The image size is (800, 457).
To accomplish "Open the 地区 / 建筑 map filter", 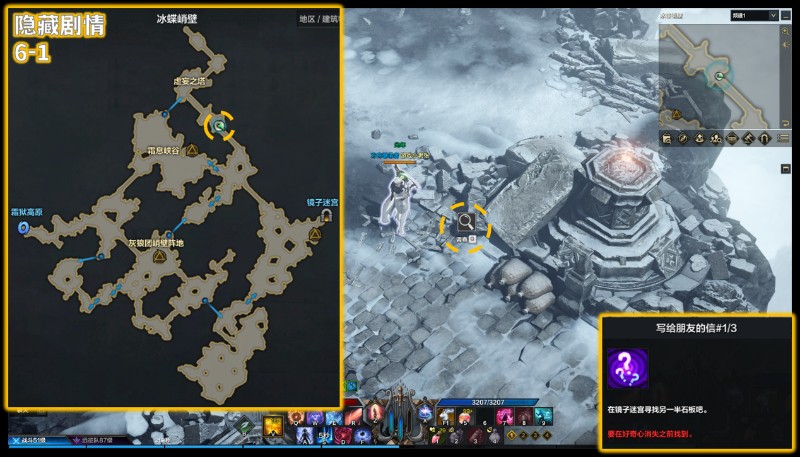I will [x=320, y=18].
